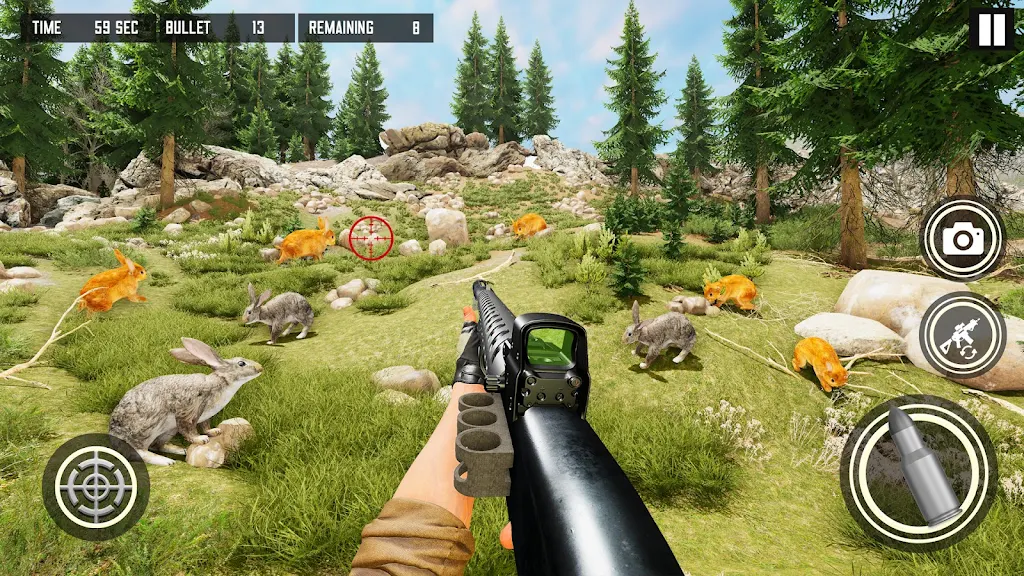Tap the camera view button
This screenshot has width=1024, height=576.
pyautogui.click(x=962, y=238)
